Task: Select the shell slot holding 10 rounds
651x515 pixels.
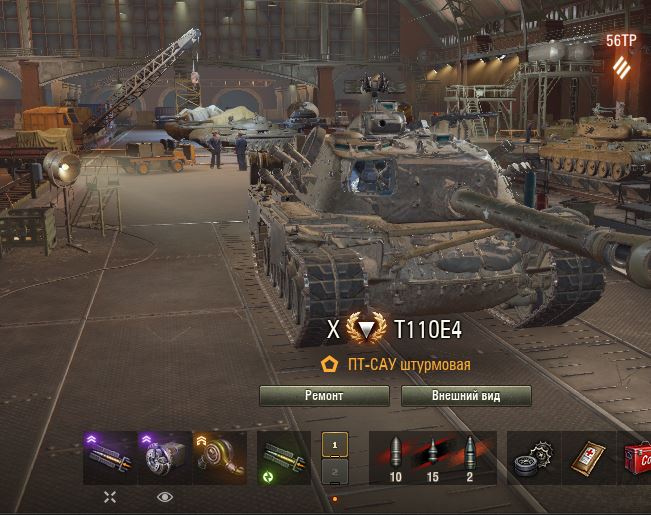Action: click(394, 457)
